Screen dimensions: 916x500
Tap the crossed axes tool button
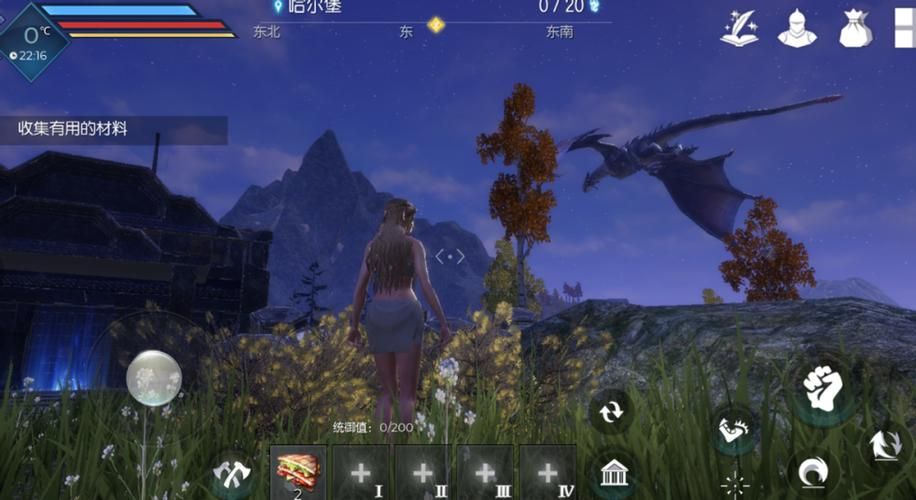pyautogui.click(x=232, y=471)
